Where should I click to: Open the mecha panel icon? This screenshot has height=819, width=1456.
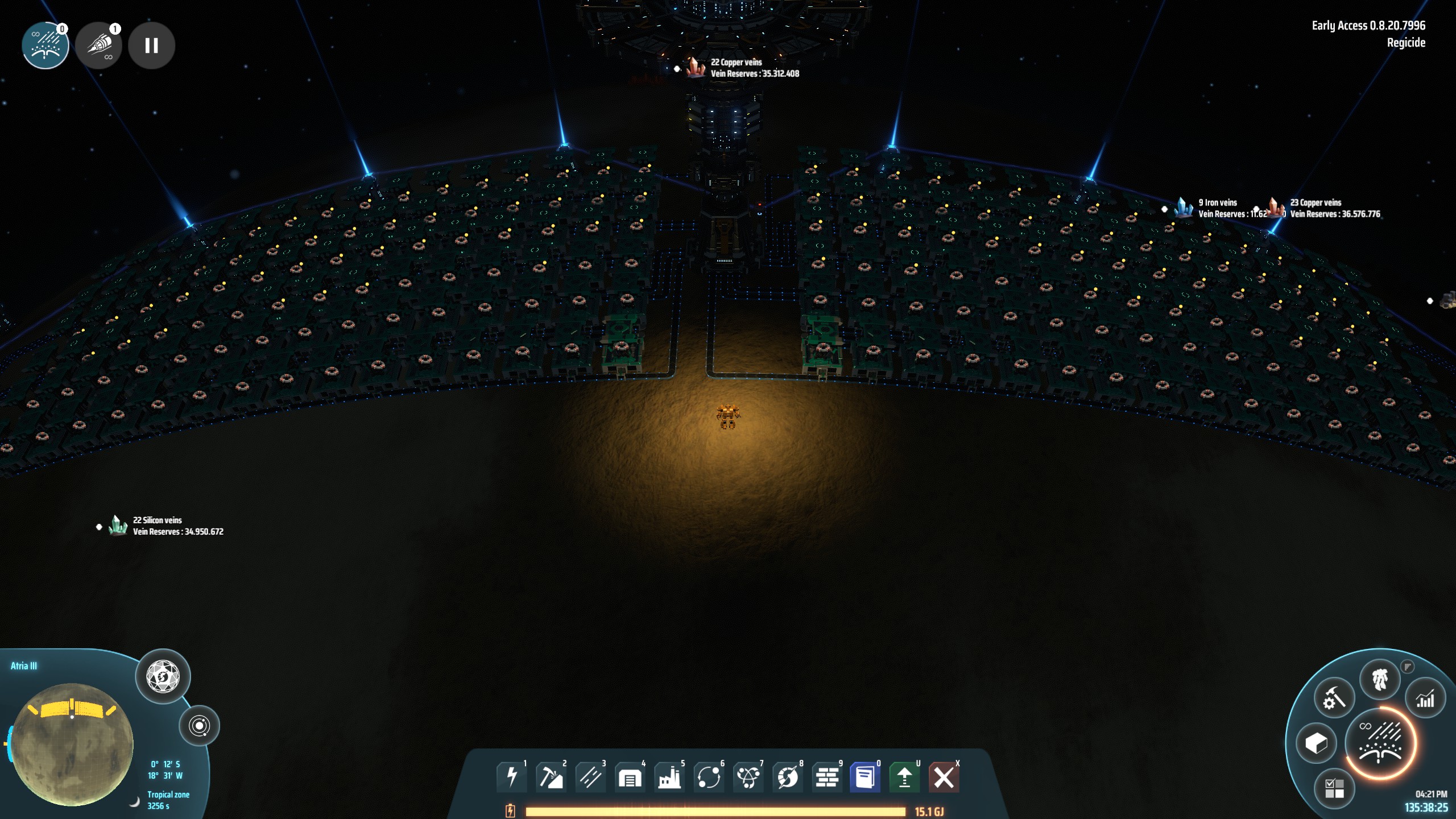(1380, 680)
